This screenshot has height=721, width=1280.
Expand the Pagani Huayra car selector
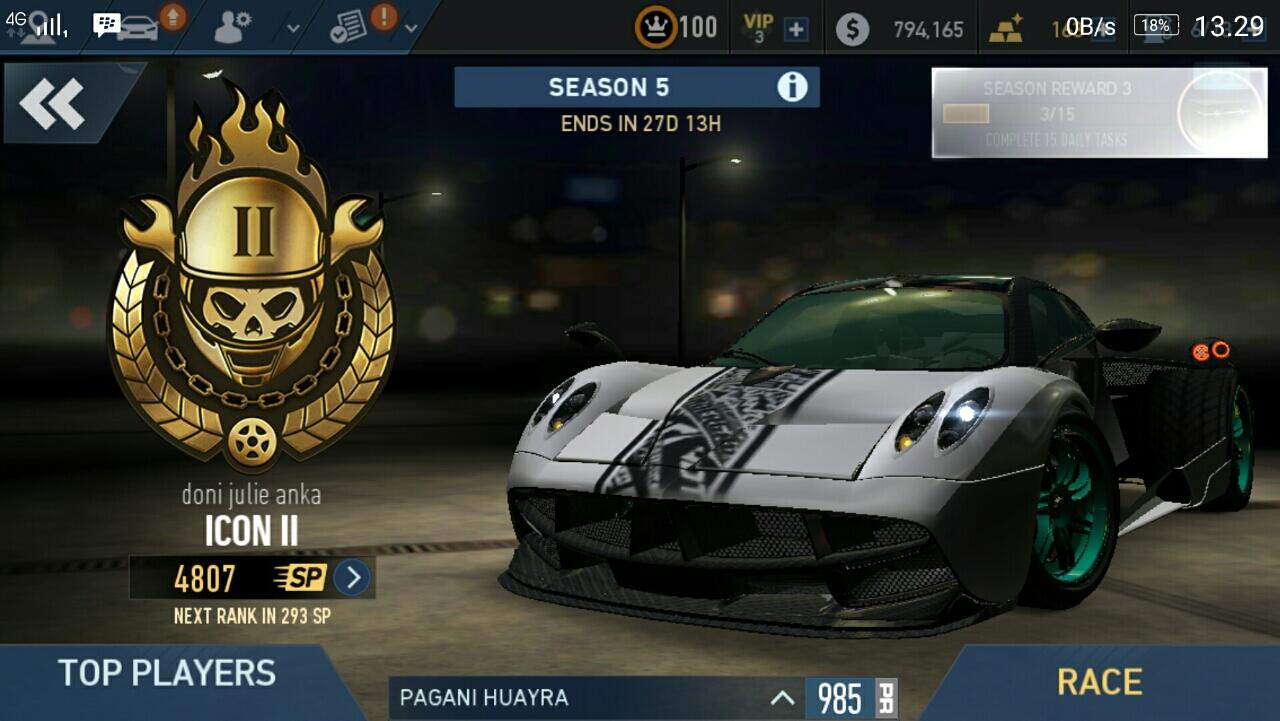coord(783,698)
